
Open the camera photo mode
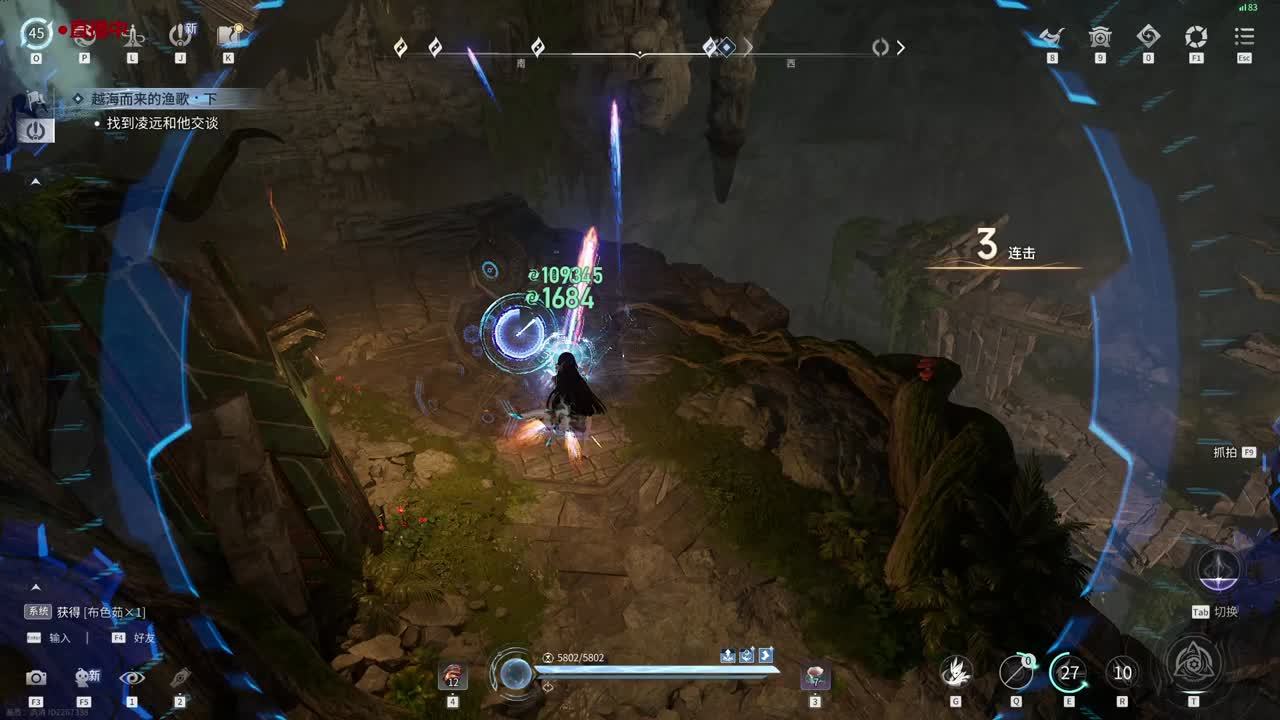tap(36, 677)
